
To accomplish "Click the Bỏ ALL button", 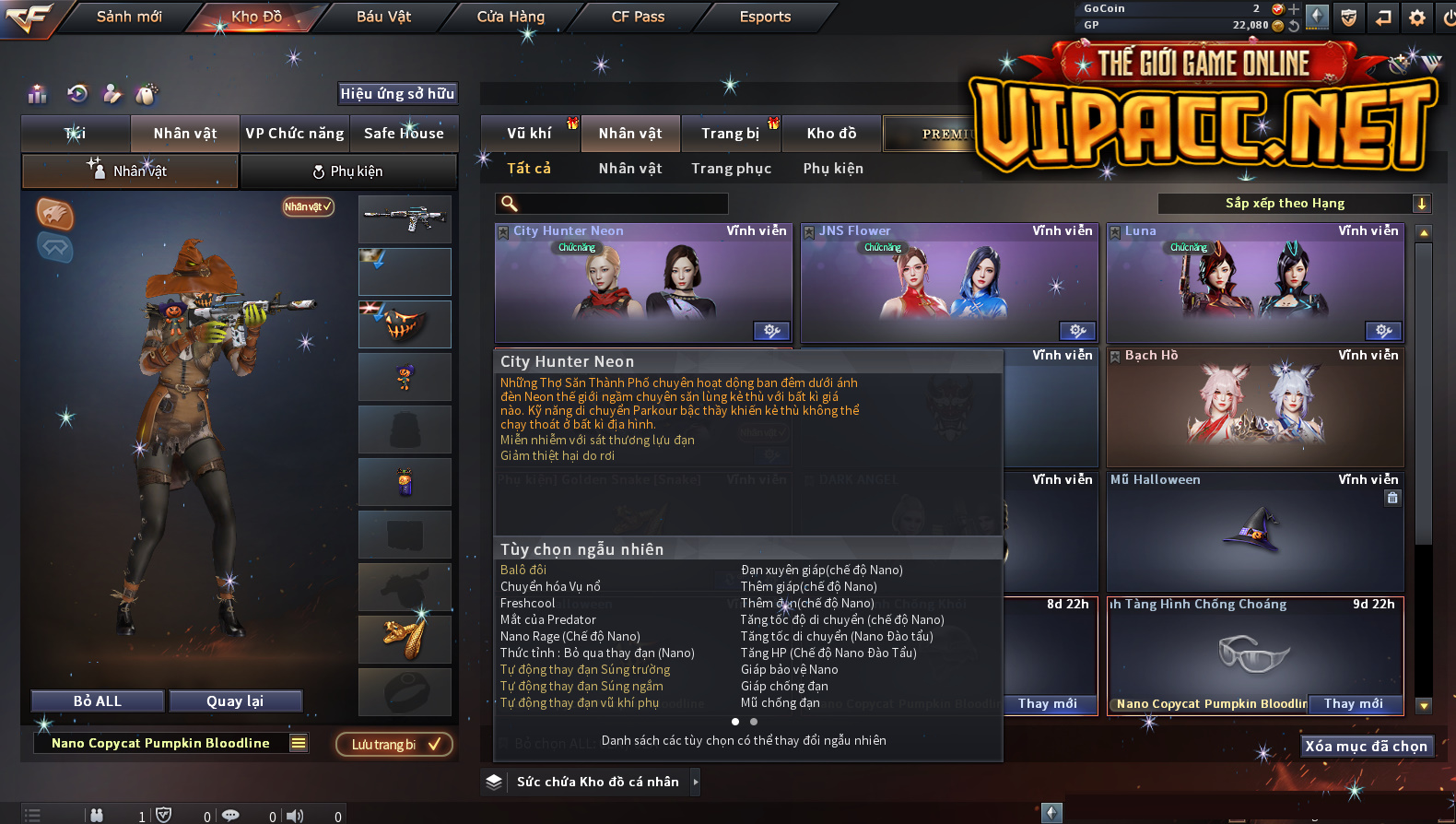I will coord(98,701).
